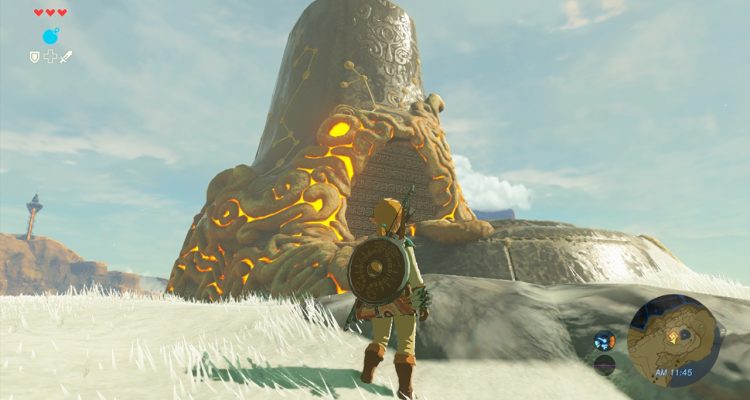Click the d-pad cross icon
This screenshot has width=750, height=400.
coord(50,57)
